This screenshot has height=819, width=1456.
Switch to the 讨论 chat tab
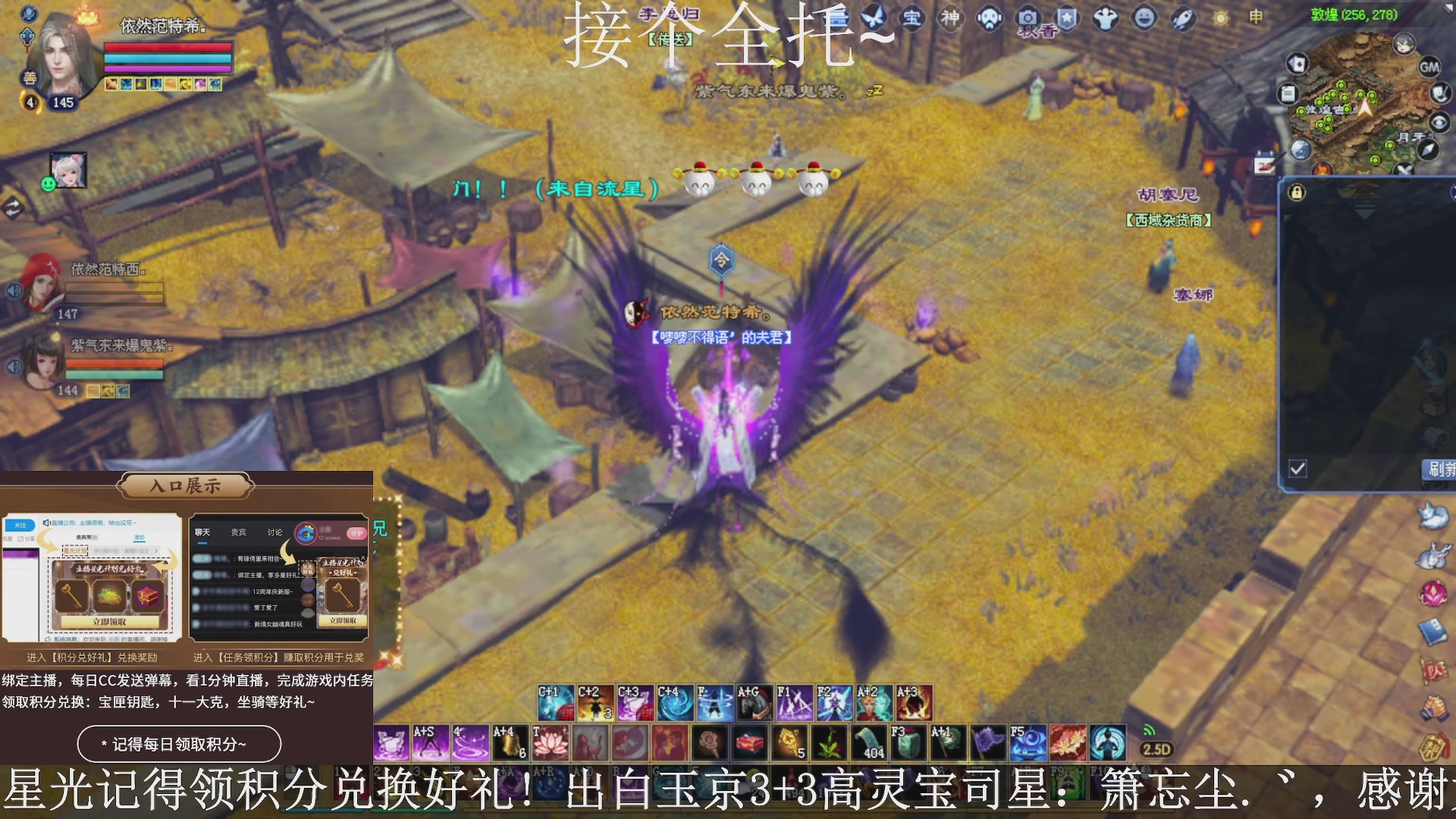click(275, 532)
